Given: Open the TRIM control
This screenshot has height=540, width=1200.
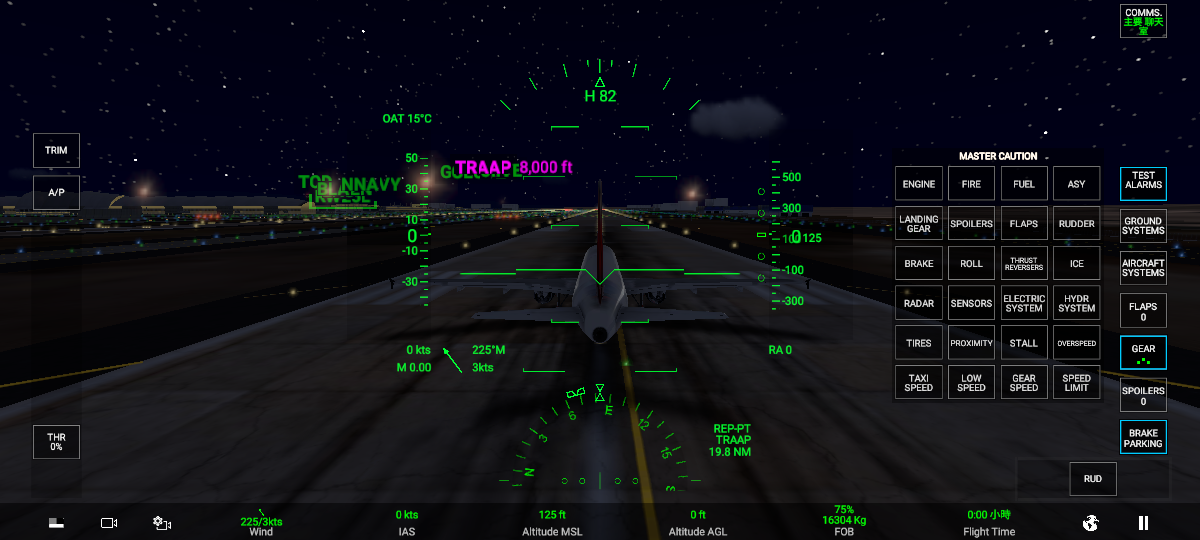Looking at the screenshot, I should pyautogui.click(x=56, y=150).
